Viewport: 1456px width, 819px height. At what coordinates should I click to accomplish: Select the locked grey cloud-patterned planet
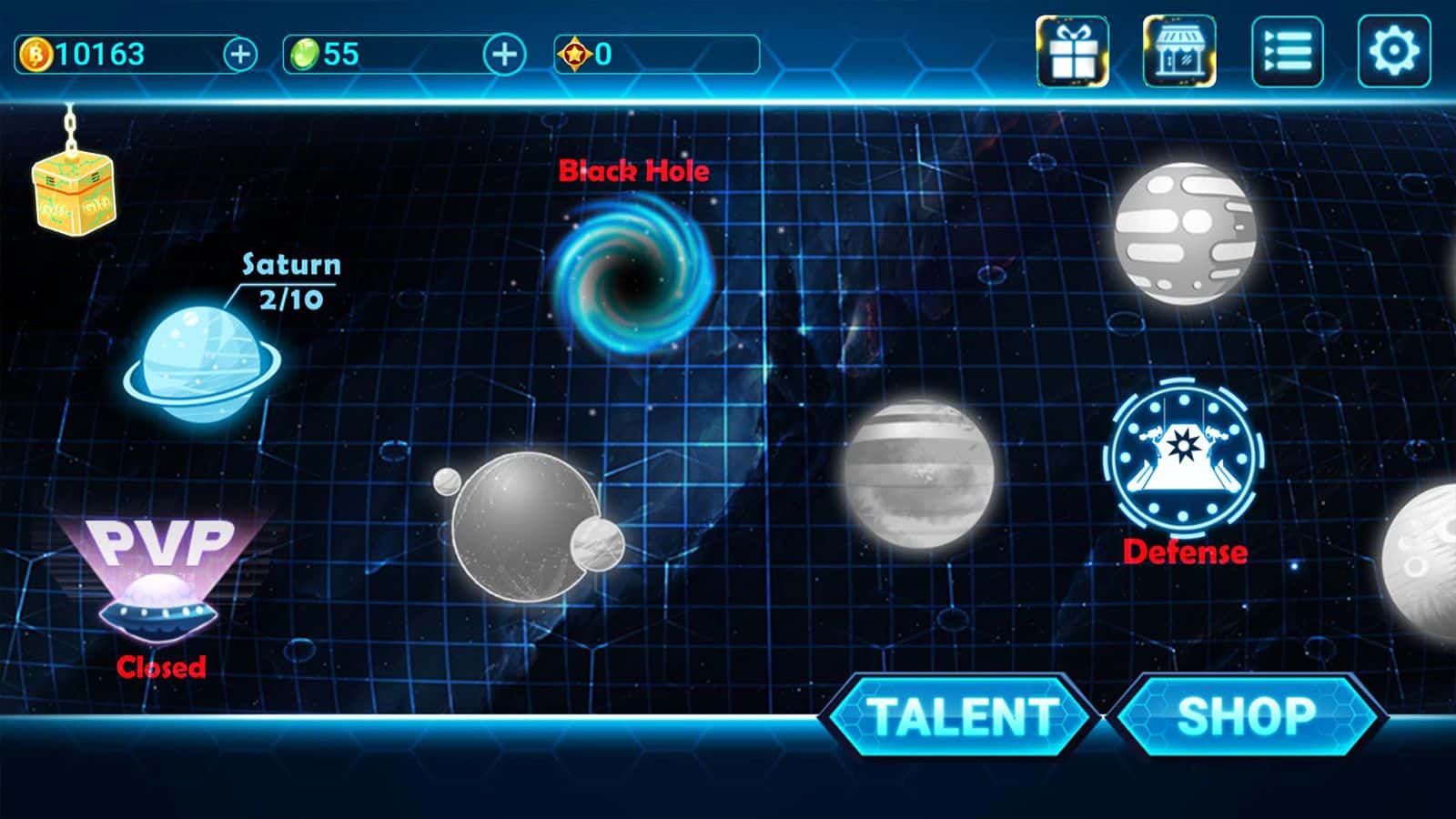point(1185,233)
